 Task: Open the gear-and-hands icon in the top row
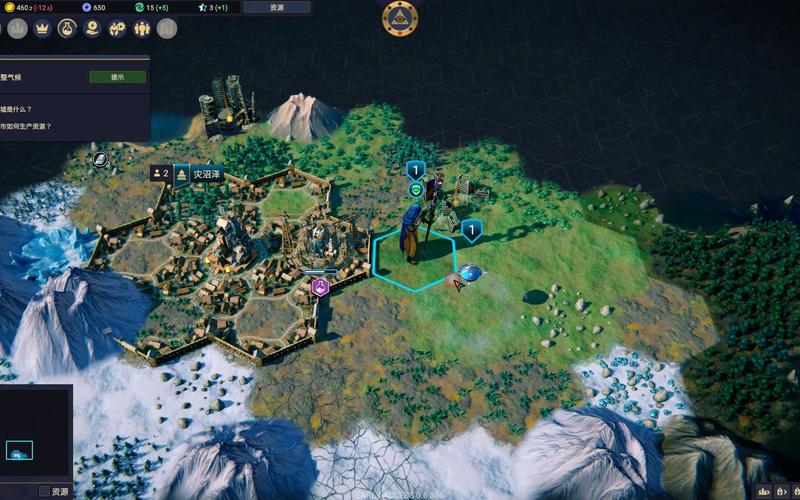[117, 28]
